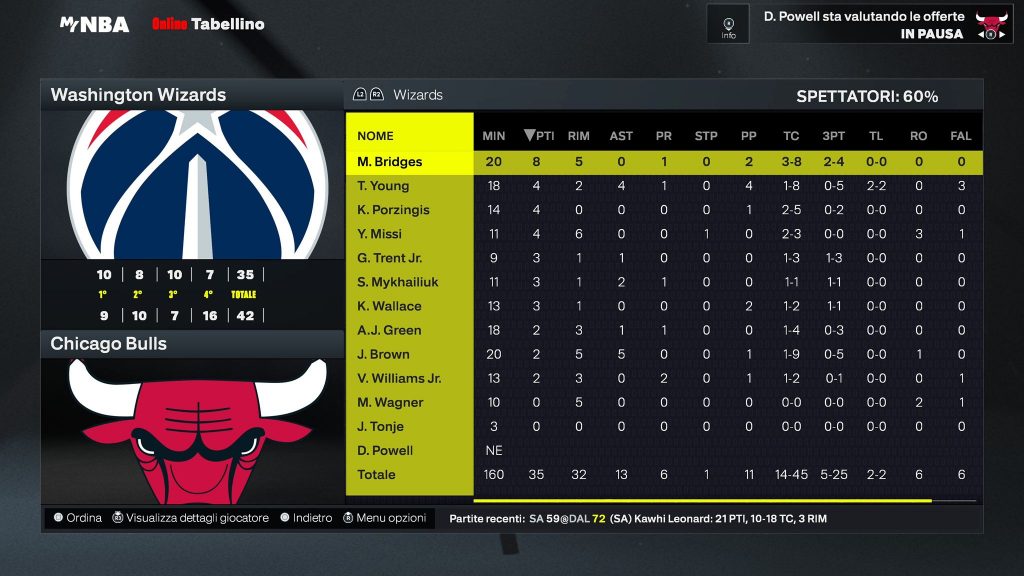Viewport: 1024px width, 576px height.
Task: Choose T. Young in the box score
Action: point(383,186)
